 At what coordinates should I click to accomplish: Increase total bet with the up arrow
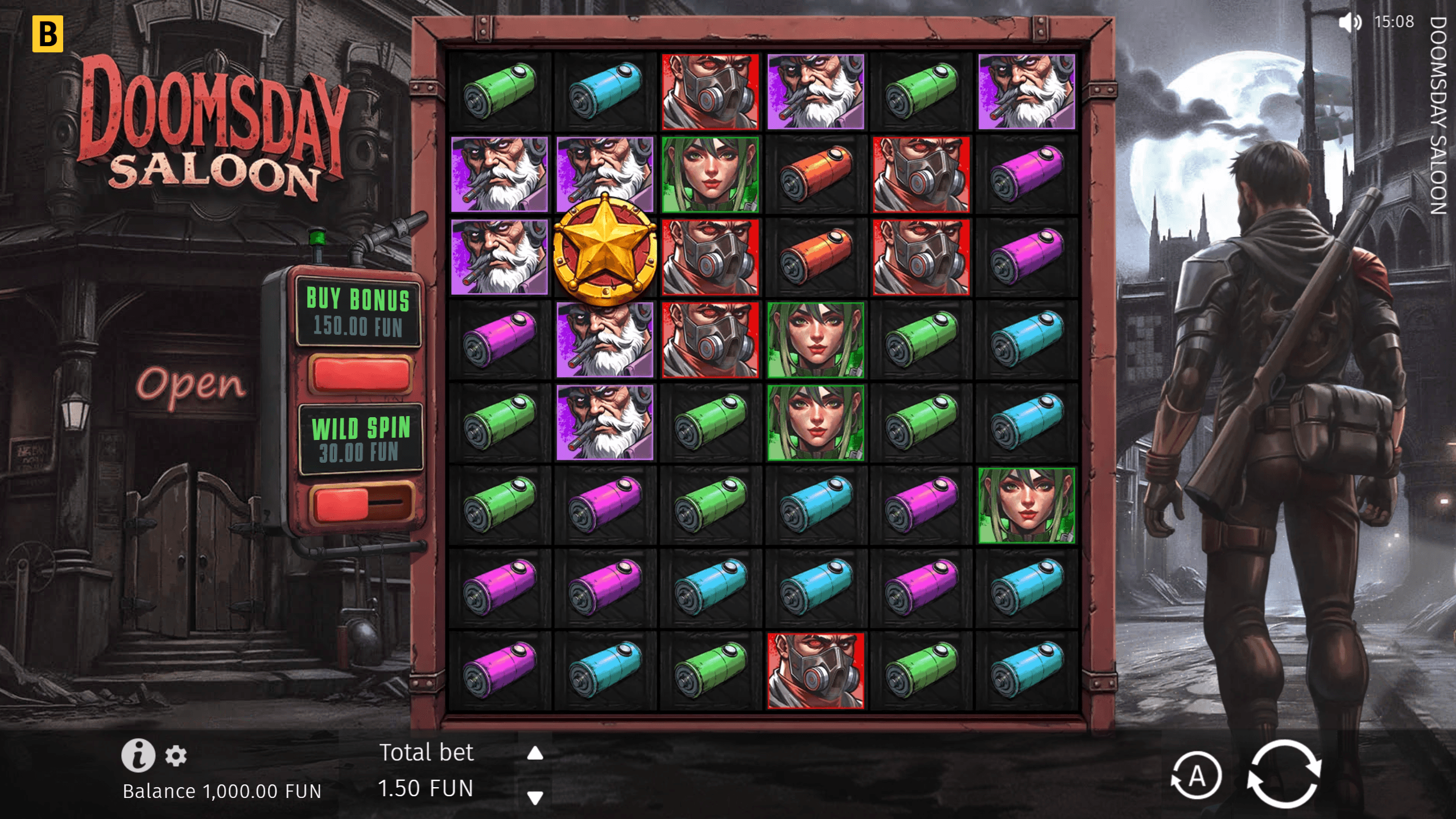535,754
